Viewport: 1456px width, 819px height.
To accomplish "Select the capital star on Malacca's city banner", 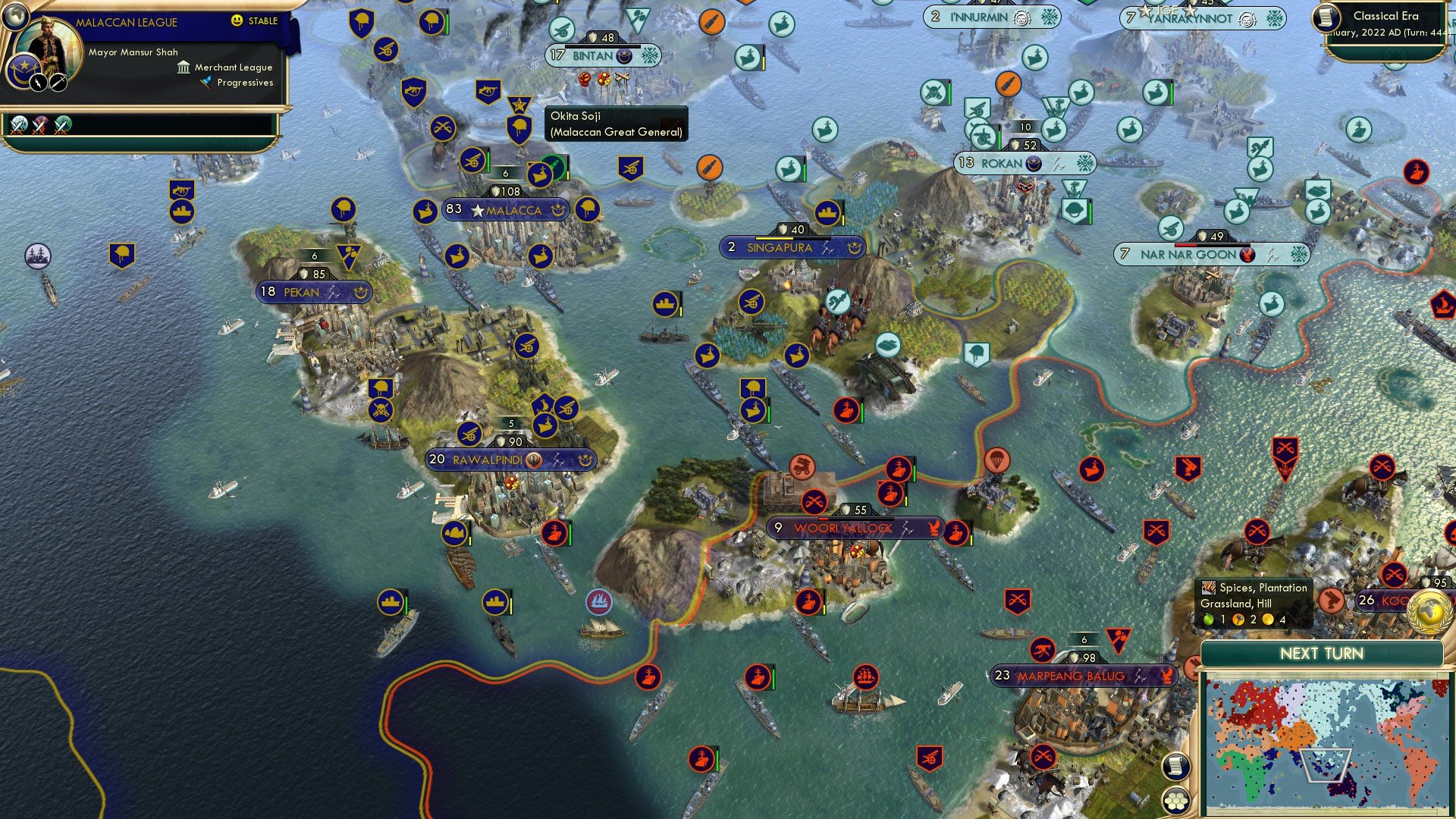I will [476, 210].
